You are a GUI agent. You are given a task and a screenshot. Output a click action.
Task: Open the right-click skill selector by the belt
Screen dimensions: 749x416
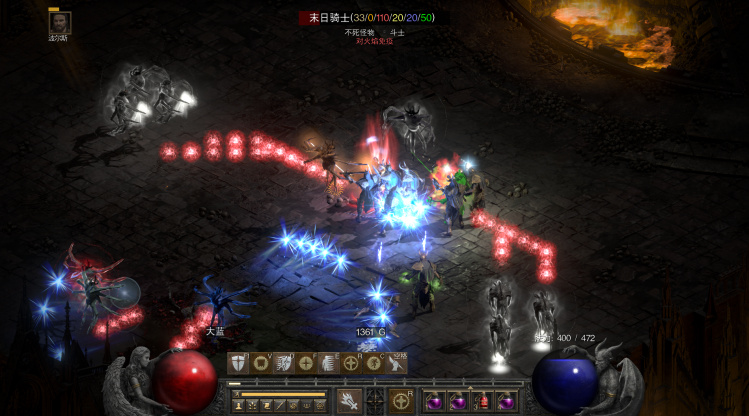(402, 401)
